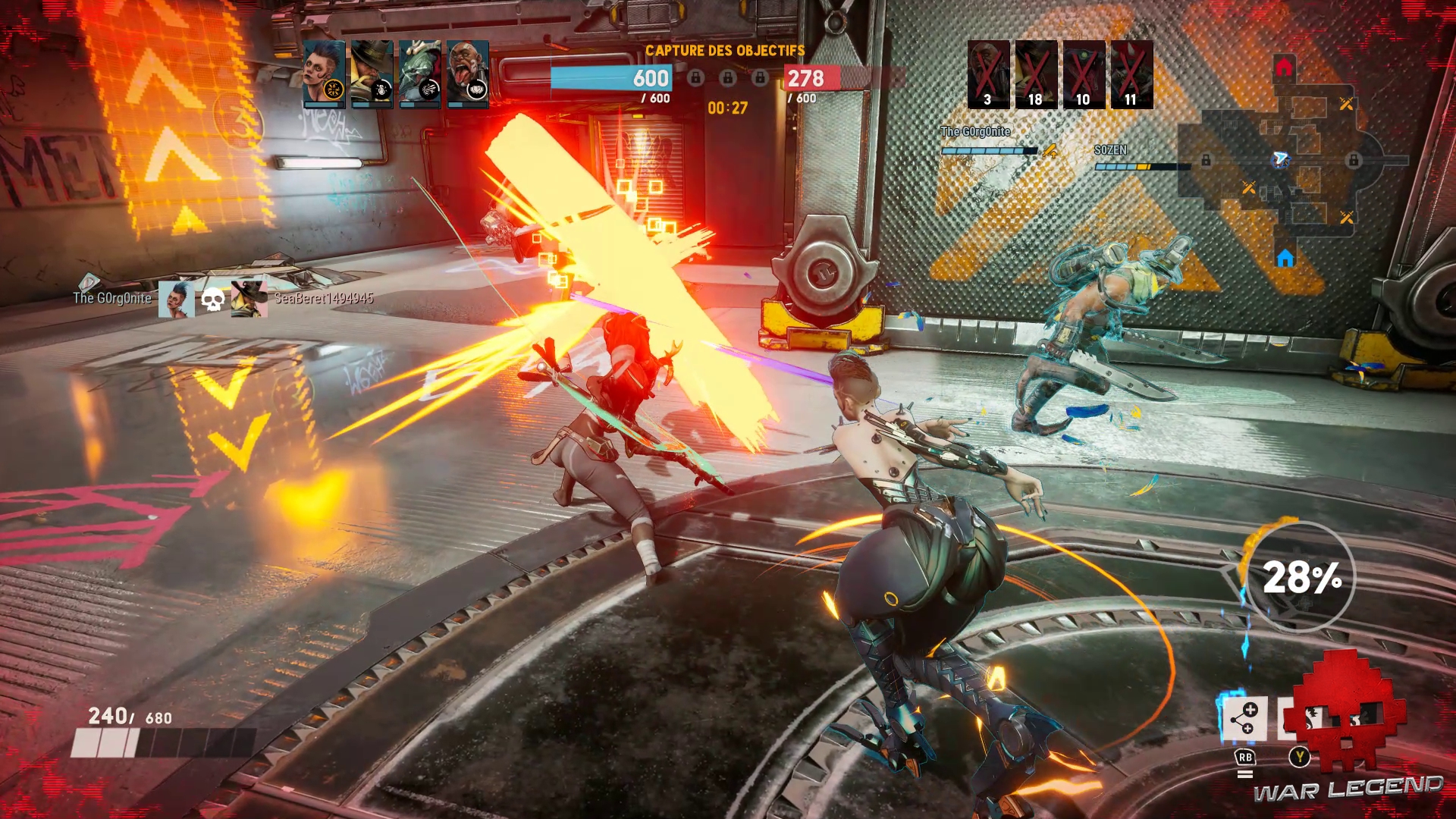Click the red enemy base marker on minimap
1456x819 pixels.
click(x=1284, y=67)
